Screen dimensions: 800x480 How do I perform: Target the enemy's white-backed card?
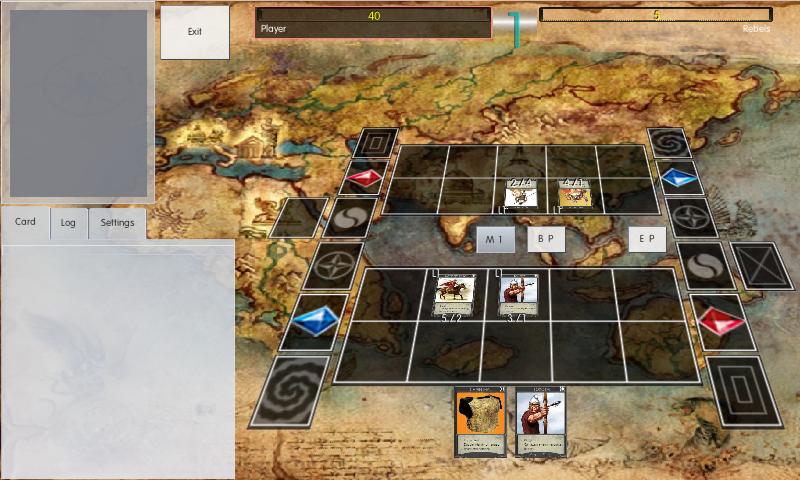521,192
